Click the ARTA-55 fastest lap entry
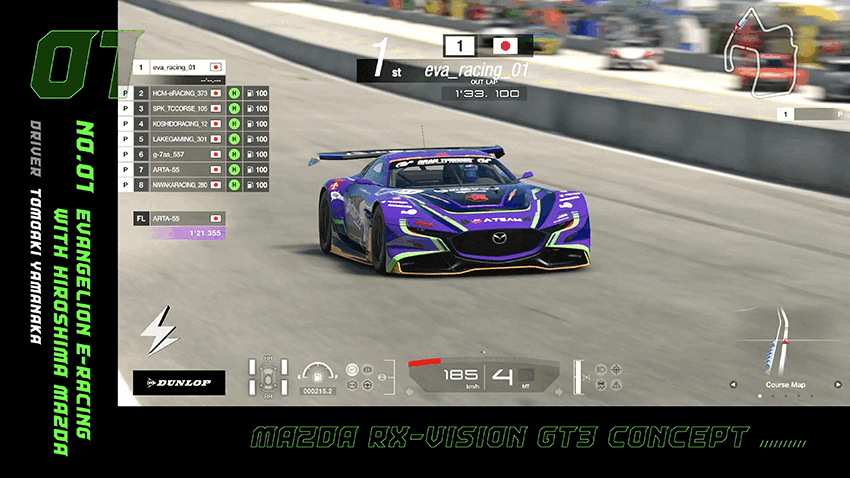This screenshot has width=850, height=478. click(178, 218)
